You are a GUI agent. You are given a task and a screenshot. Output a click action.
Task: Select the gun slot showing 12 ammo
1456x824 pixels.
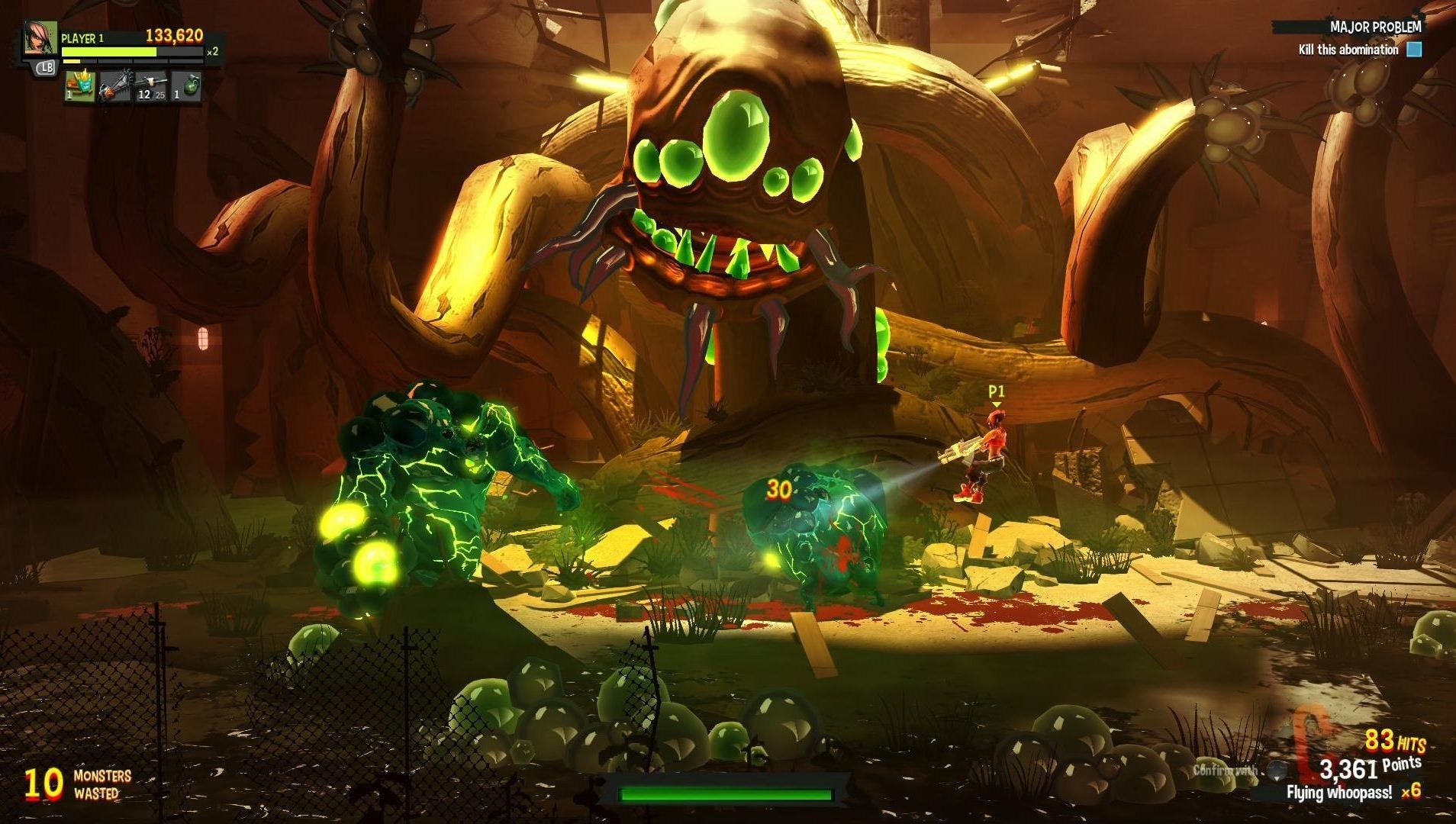point(151,86)
